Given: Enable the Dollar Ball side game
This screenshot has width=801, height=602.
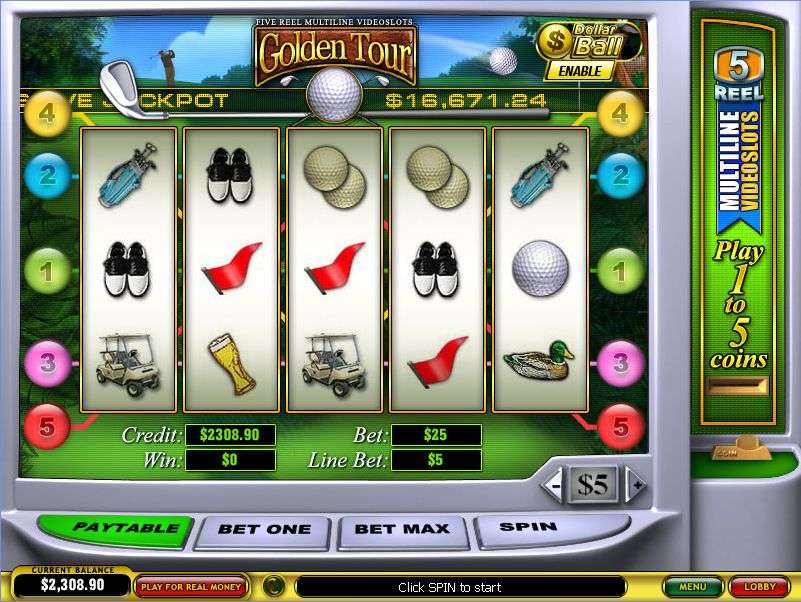Looking at the screenshot, I should 580,71.
